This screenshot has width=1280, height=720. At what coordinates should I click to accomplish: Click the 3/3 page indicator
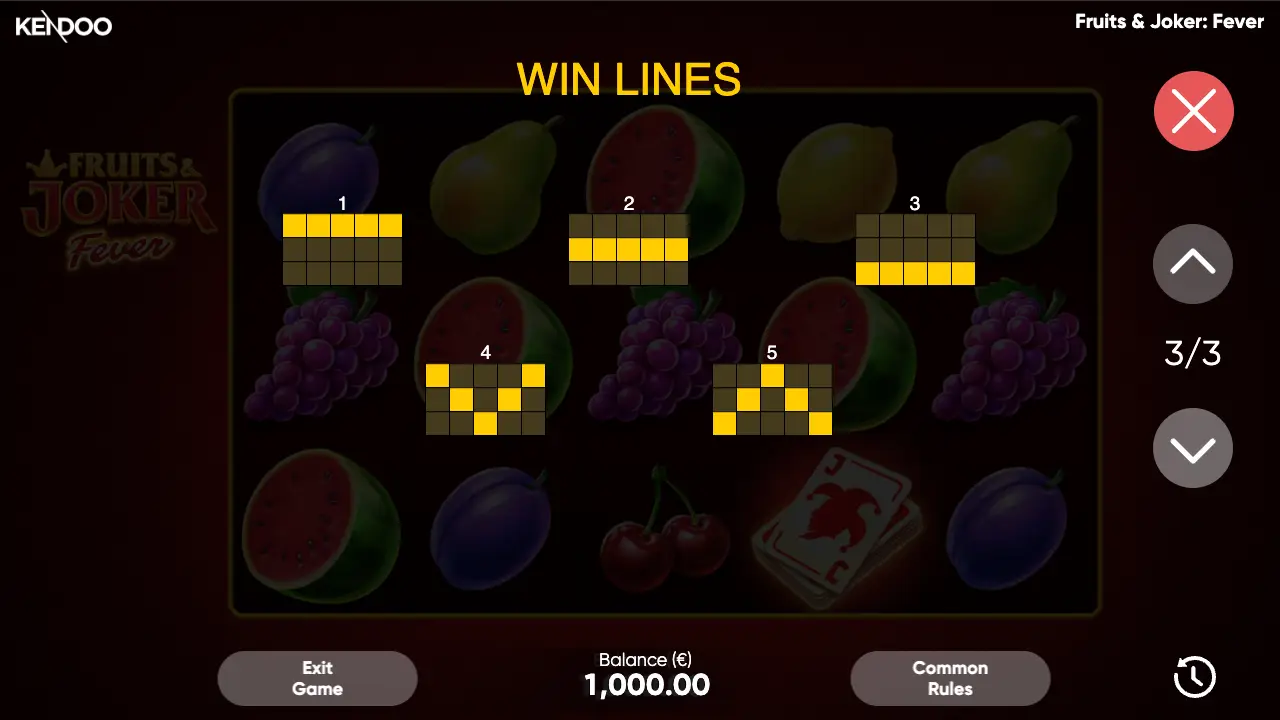tap(1192, 352)
